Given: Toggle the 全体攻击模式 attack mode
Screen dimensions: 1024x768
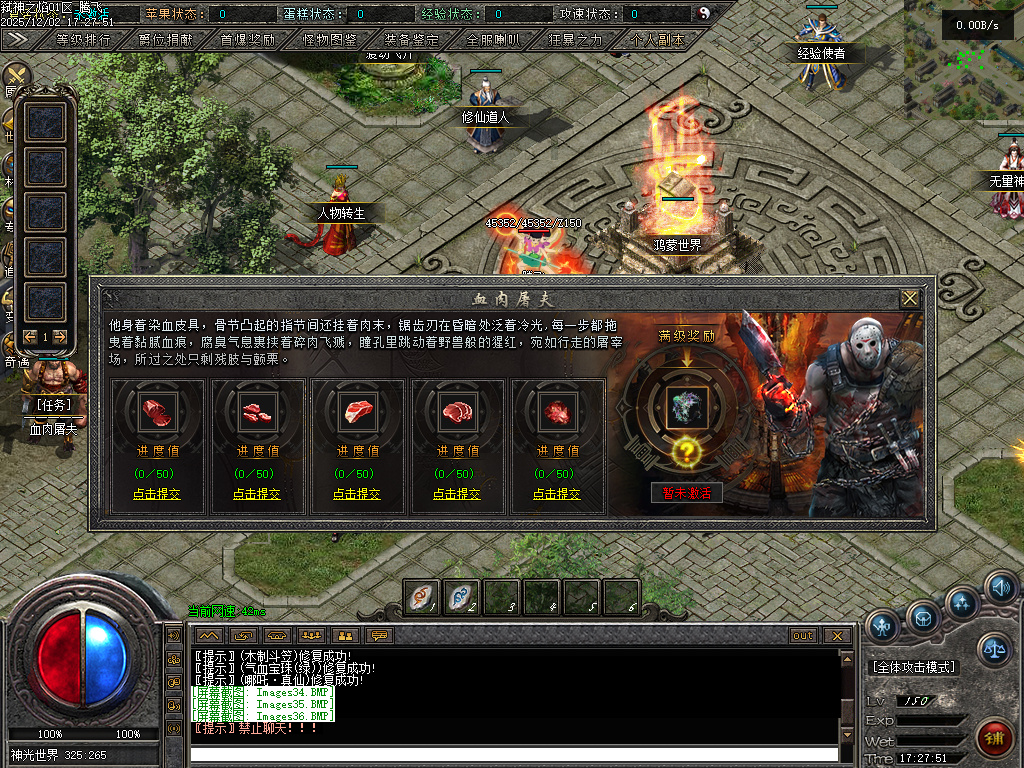Looking at the screenshot, I should click(x=913, y=667).
